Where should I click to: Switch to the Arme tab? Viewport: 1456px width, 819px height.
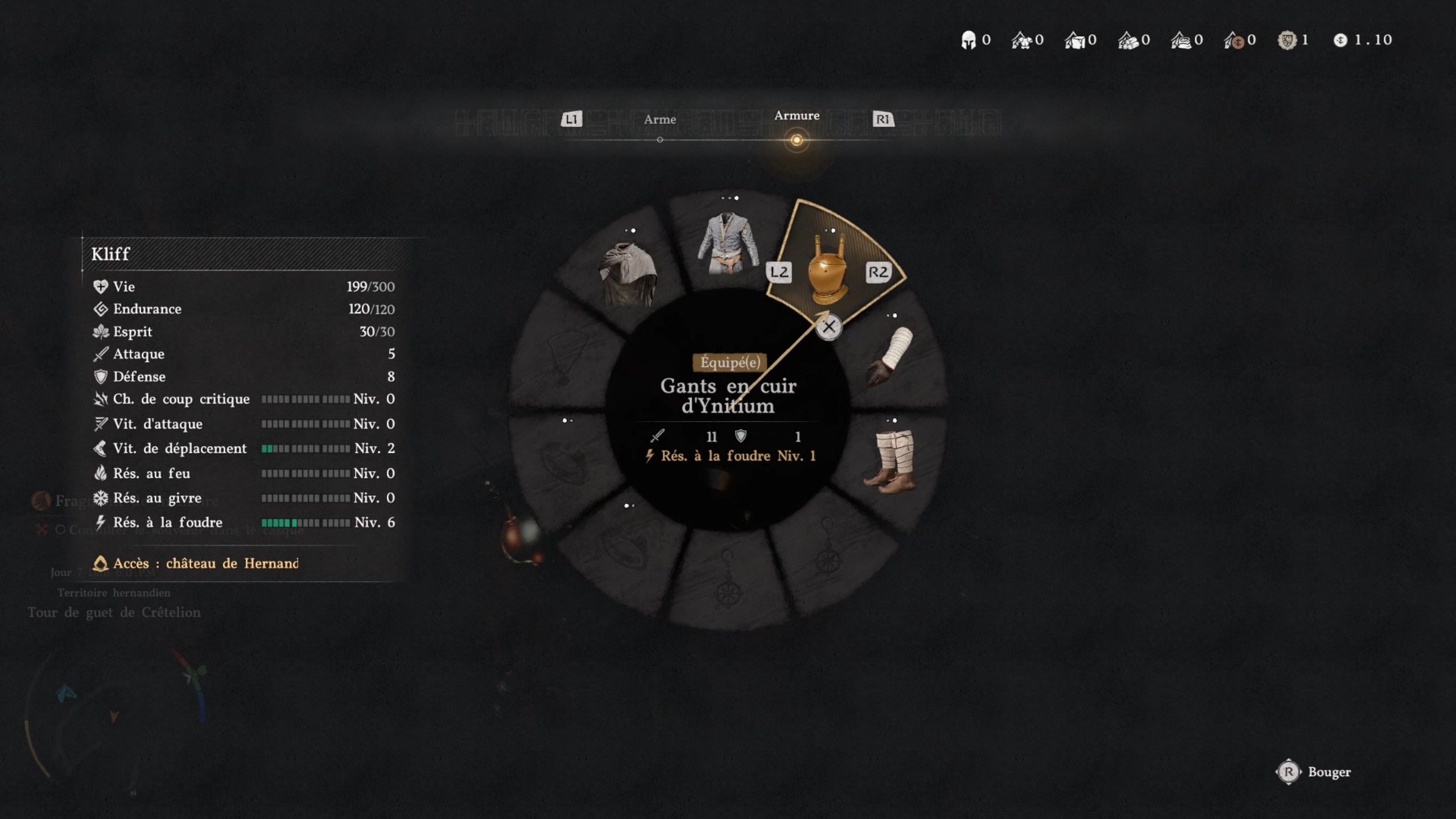(x=659, y=120)
